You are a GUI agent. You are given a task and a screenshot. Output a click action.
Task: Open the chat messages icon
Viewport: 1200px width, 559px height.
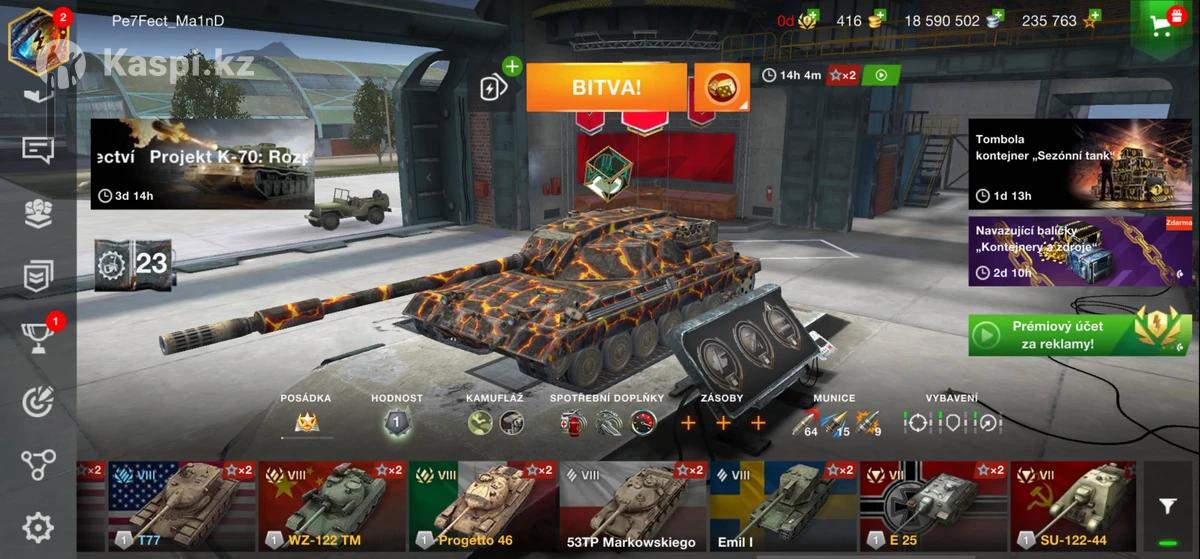tap(38, 150)
